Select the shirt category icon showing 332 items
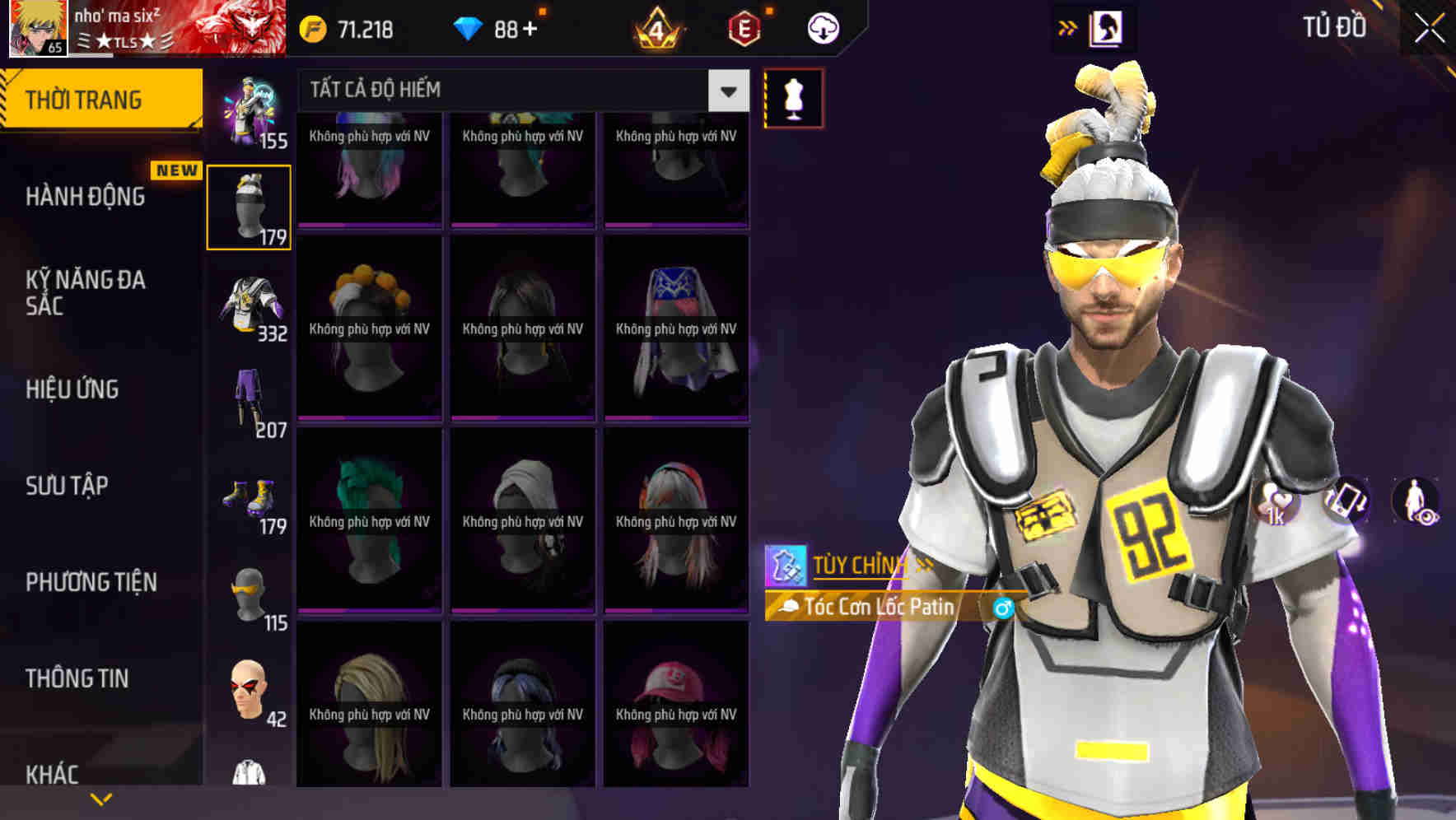This screenshot has height=820, width=1456. tap(250, 301)
